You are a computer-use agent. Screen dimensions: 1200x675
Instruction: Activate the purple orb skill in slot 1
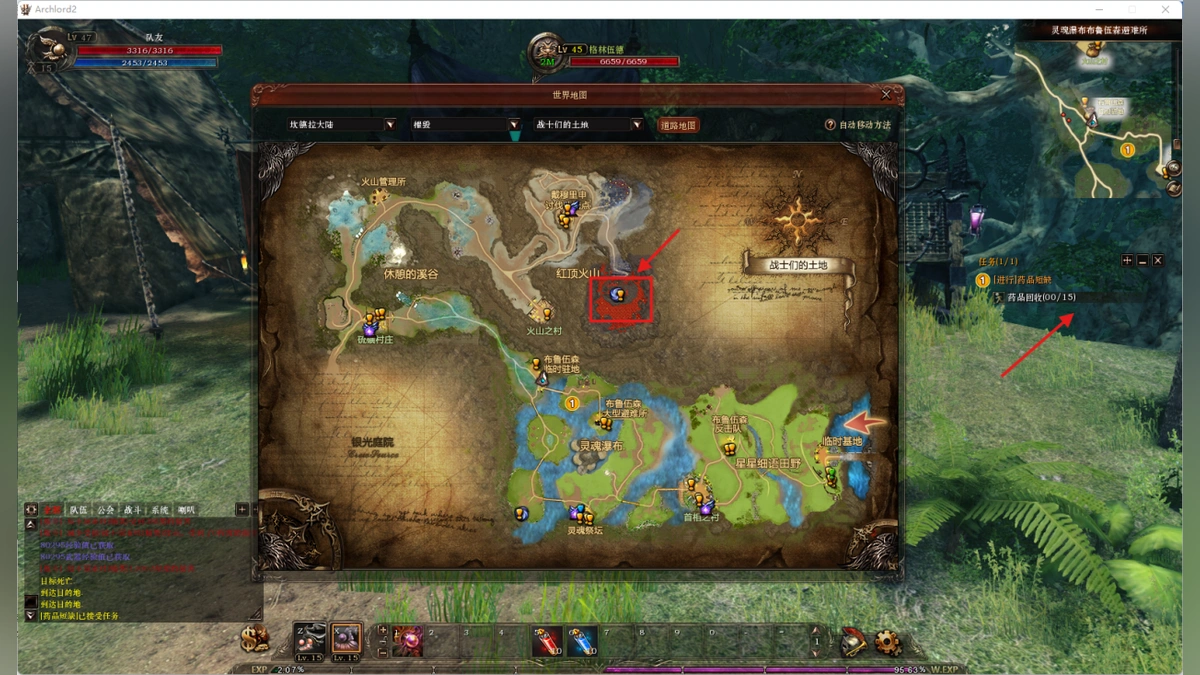(407, 642)
